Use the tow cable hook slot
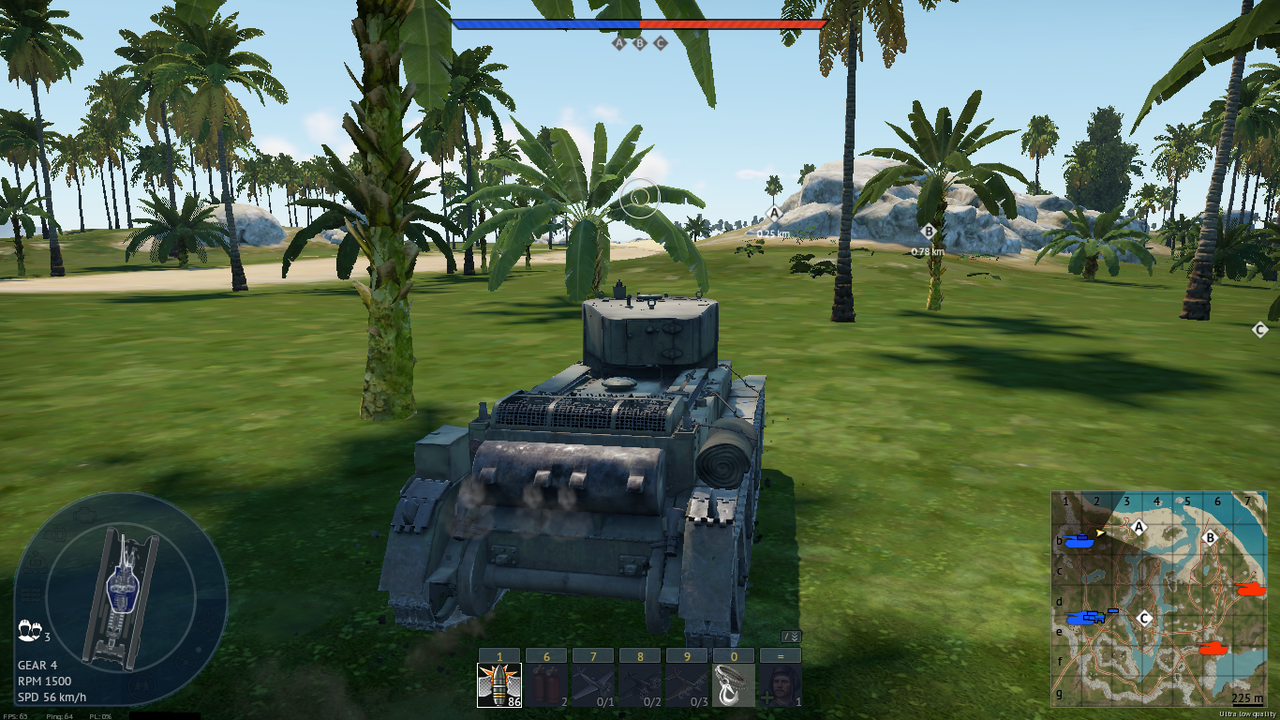 click(733, 685)
